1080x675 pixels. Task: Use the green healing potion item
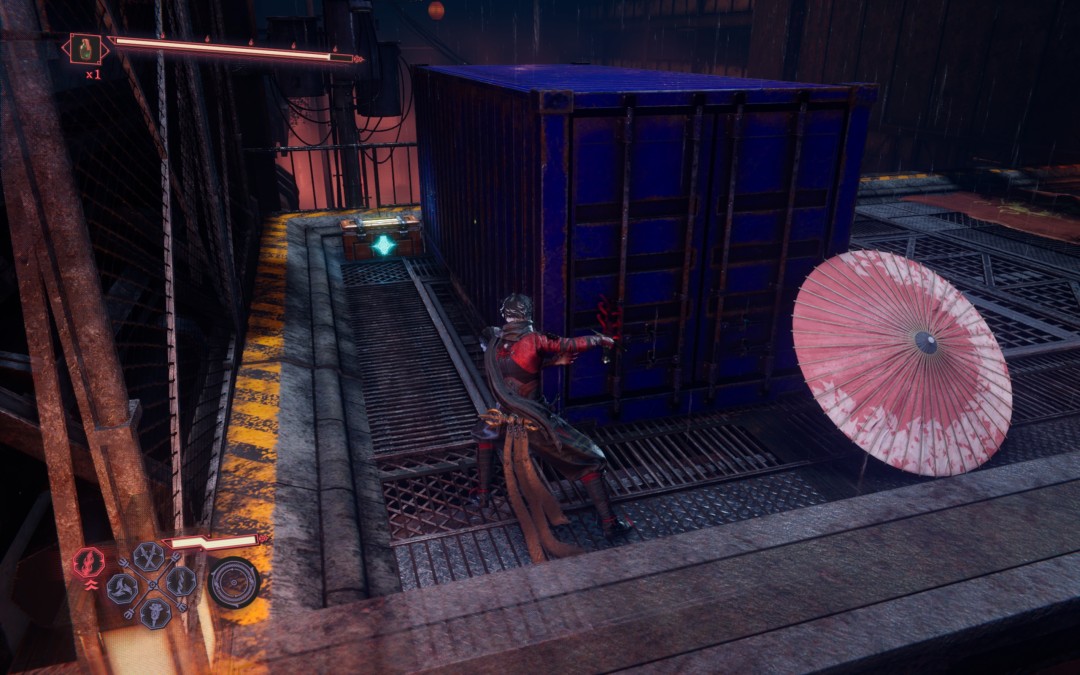[84, 48]
